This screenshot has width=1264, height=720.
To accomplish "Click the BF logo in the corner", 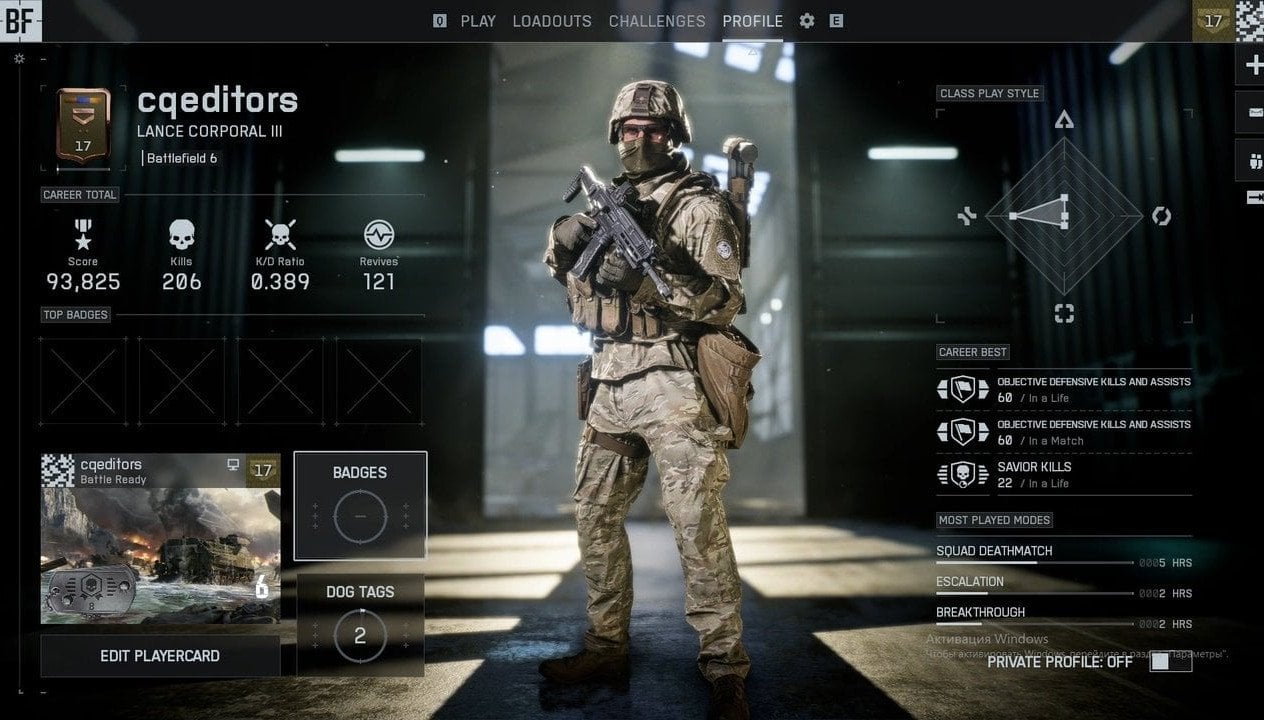I will 20,21.
